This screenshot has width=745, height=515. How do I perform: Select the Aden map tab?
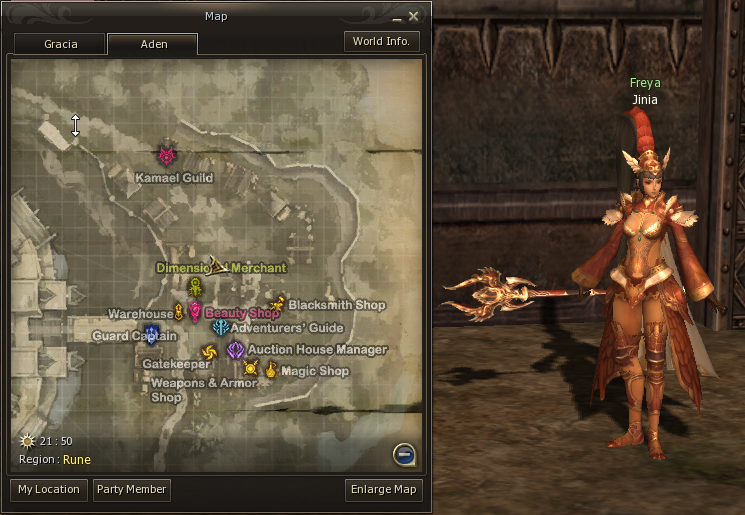point(152,44)
